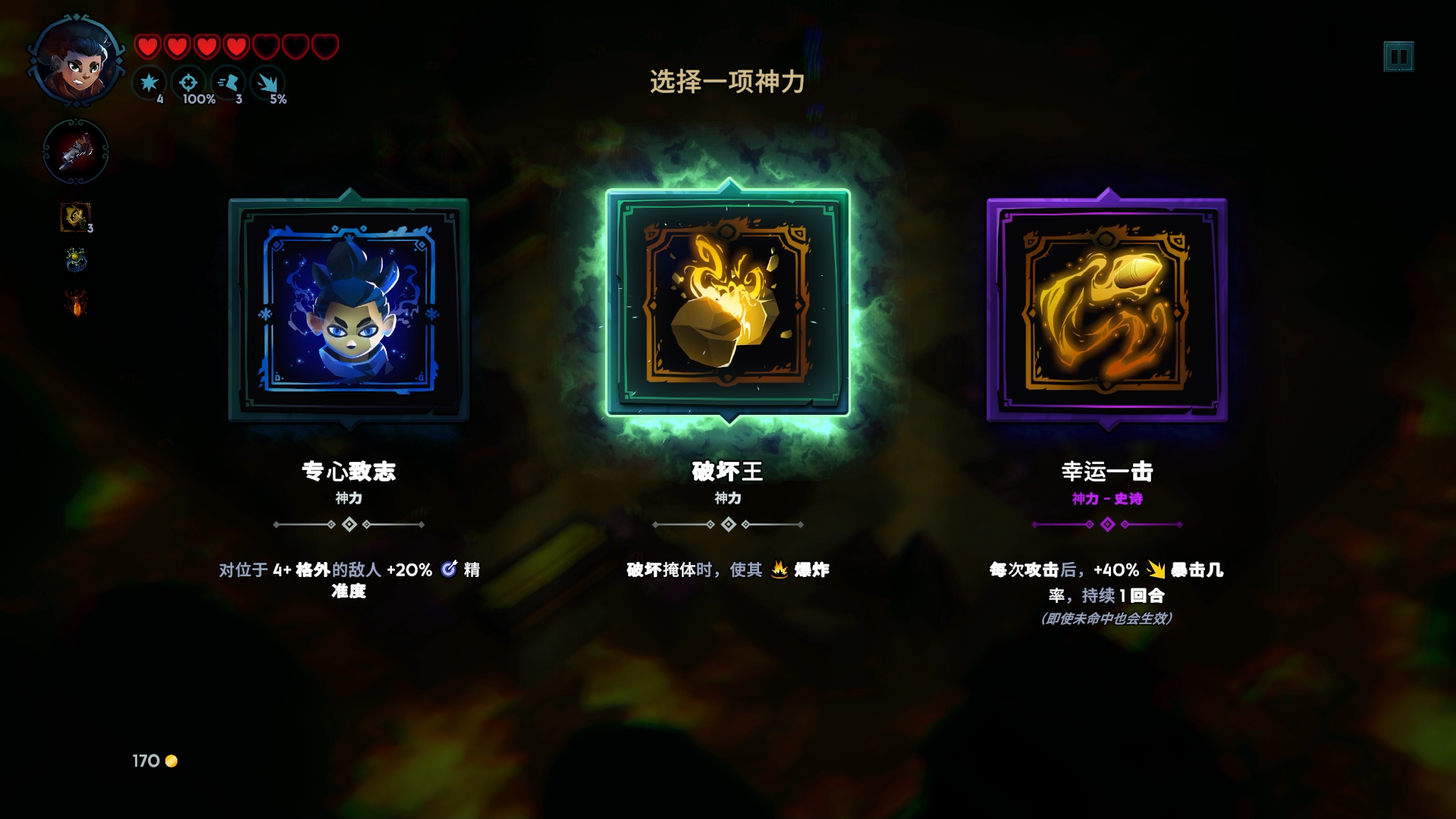Click the equipped gun weapon icon
Image resolution: width=1456 pixels, height=819 pixels.
click(x=75, y=152)
